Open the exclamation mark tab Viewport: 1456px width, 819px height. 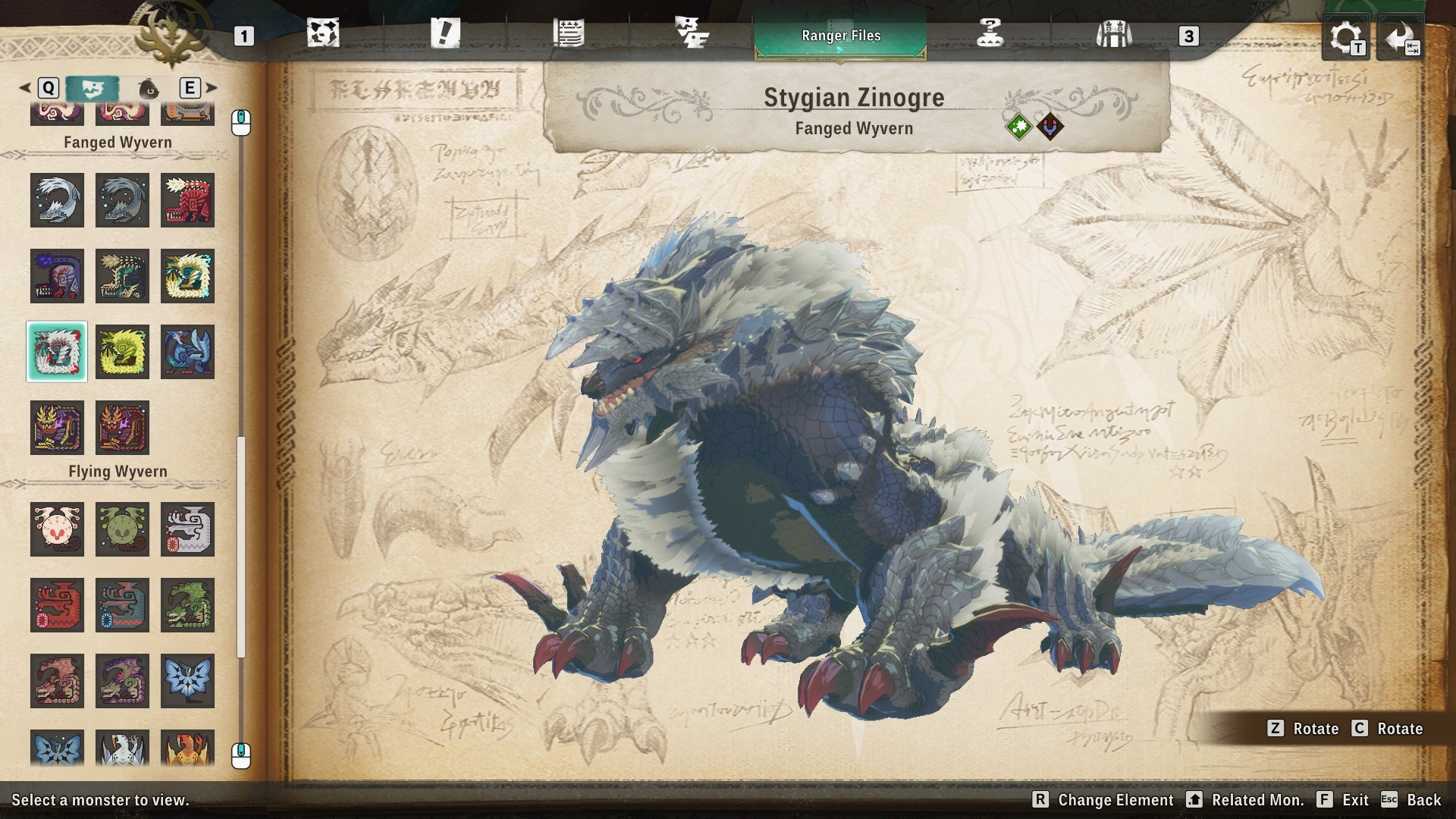point(445,34)
